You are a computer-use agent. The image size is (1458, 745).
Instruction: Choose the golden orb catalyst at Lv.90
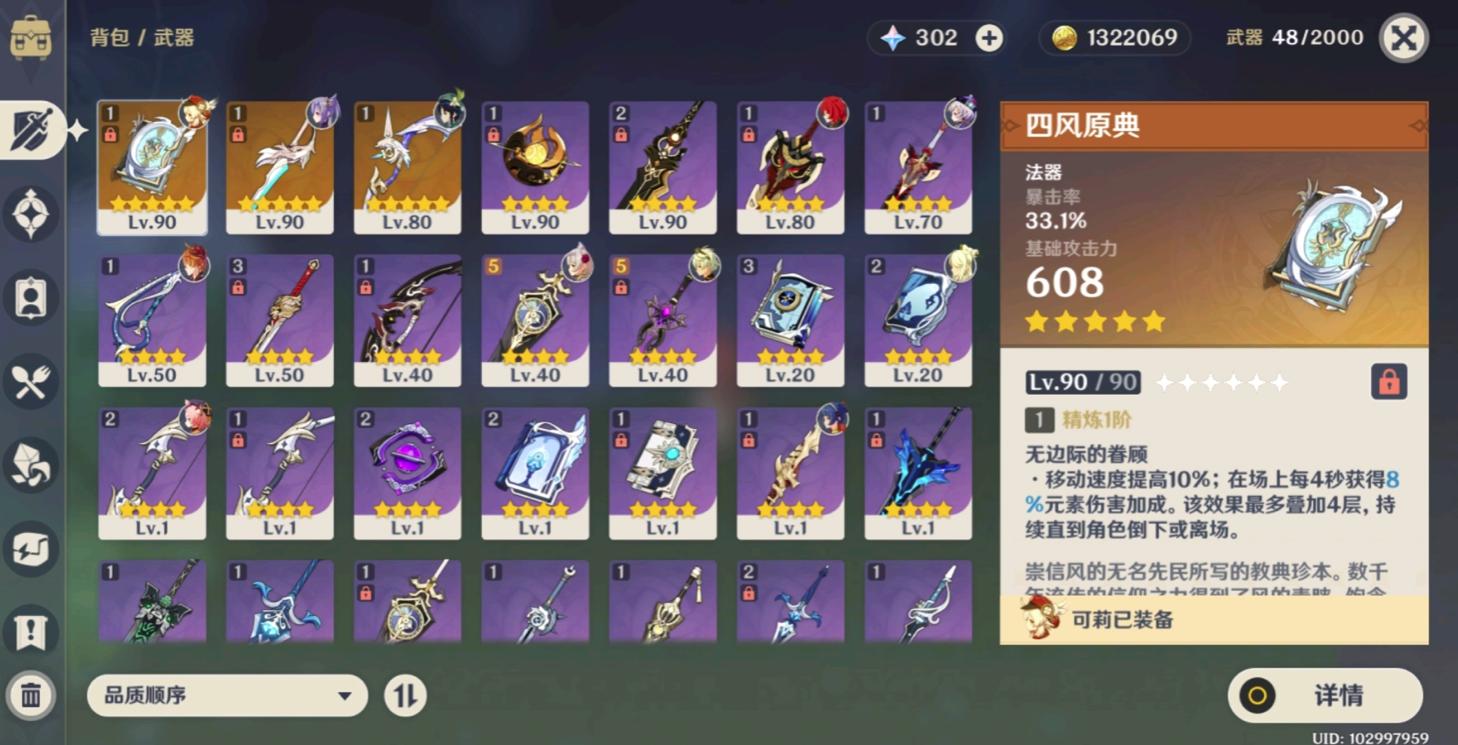[x=535, y=167]
